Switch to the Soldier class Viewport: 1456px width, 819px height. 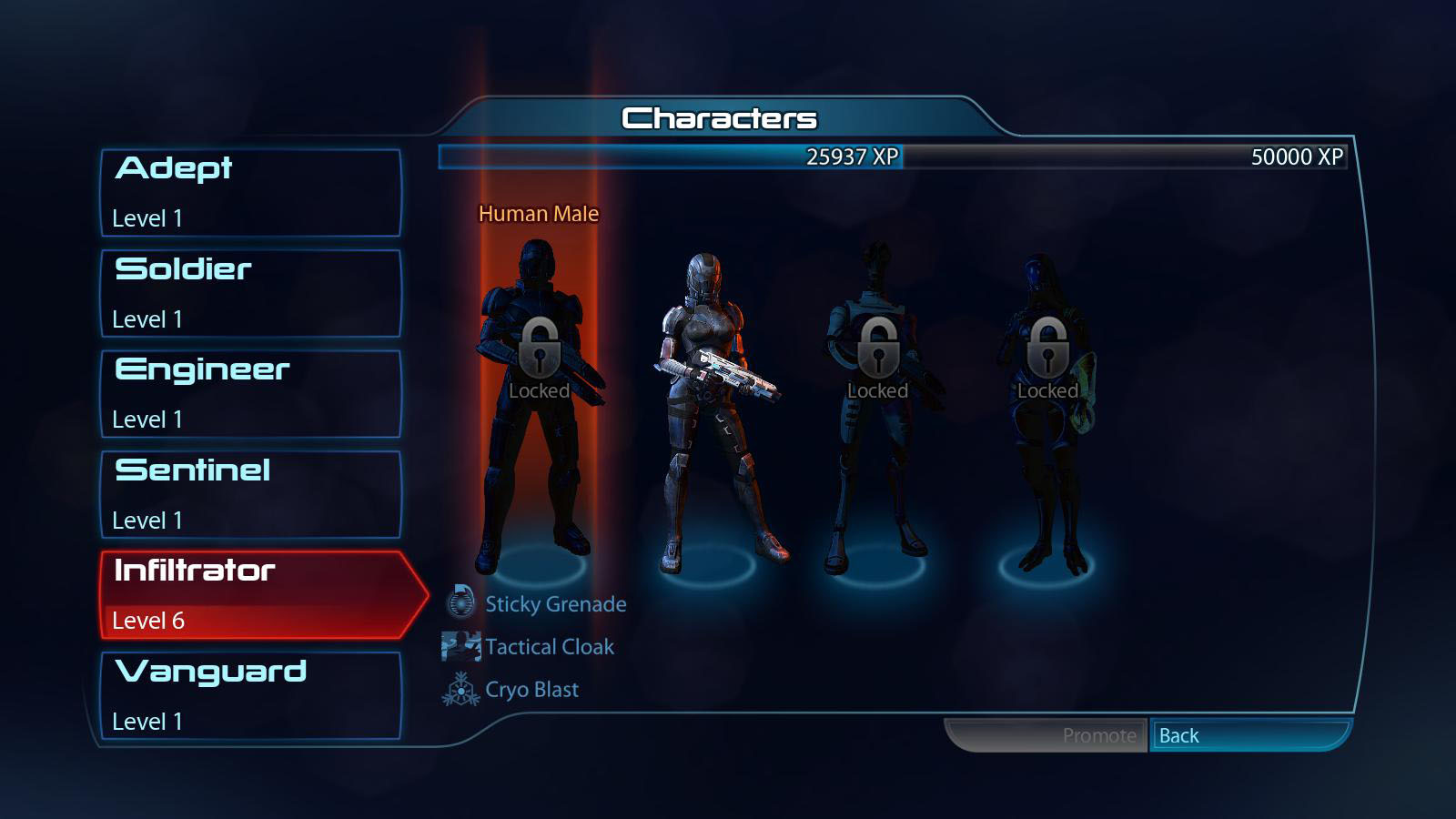(250, 293)
